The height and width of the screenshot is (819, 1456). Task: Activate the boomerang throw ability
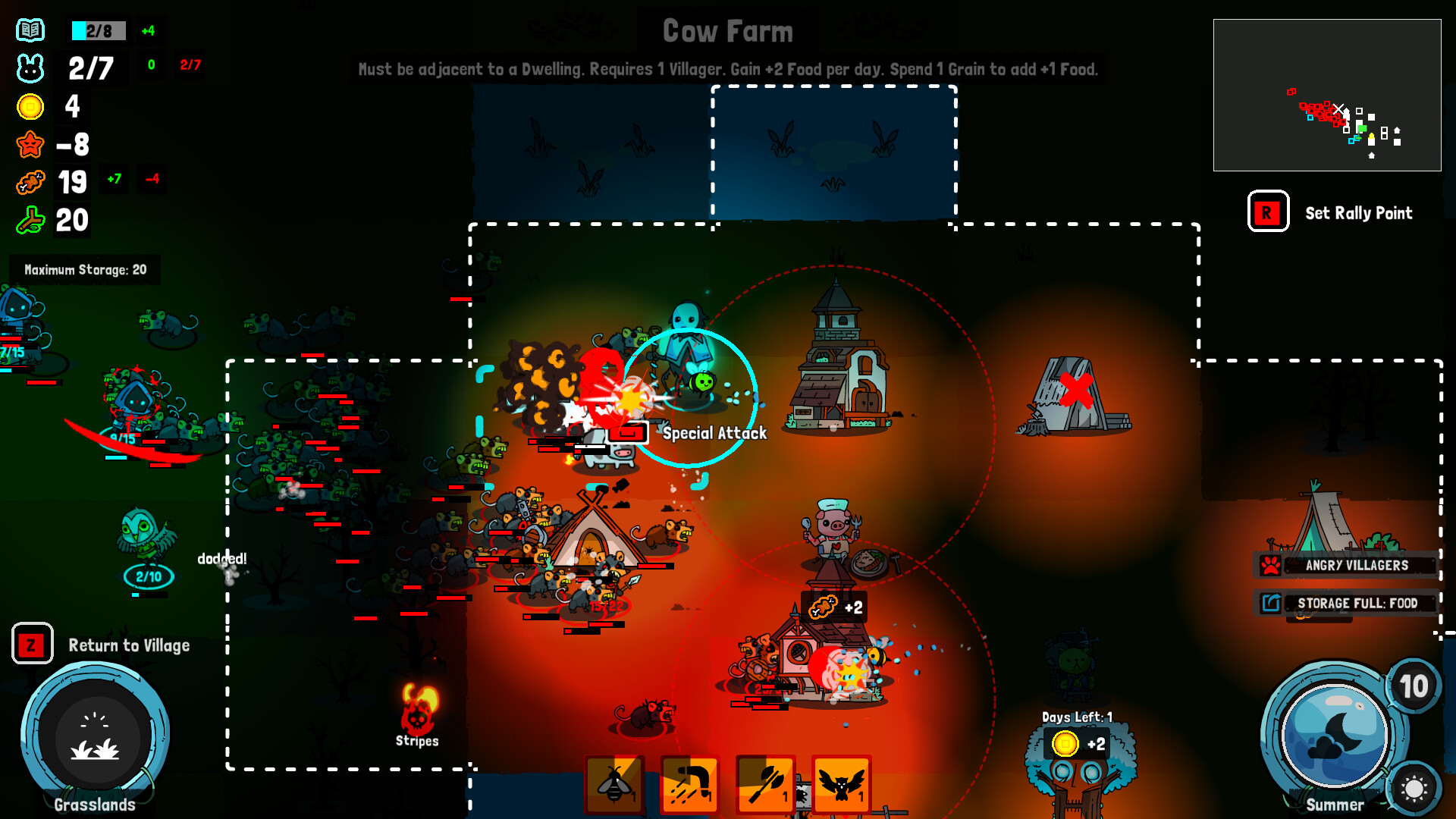[689, 784]
